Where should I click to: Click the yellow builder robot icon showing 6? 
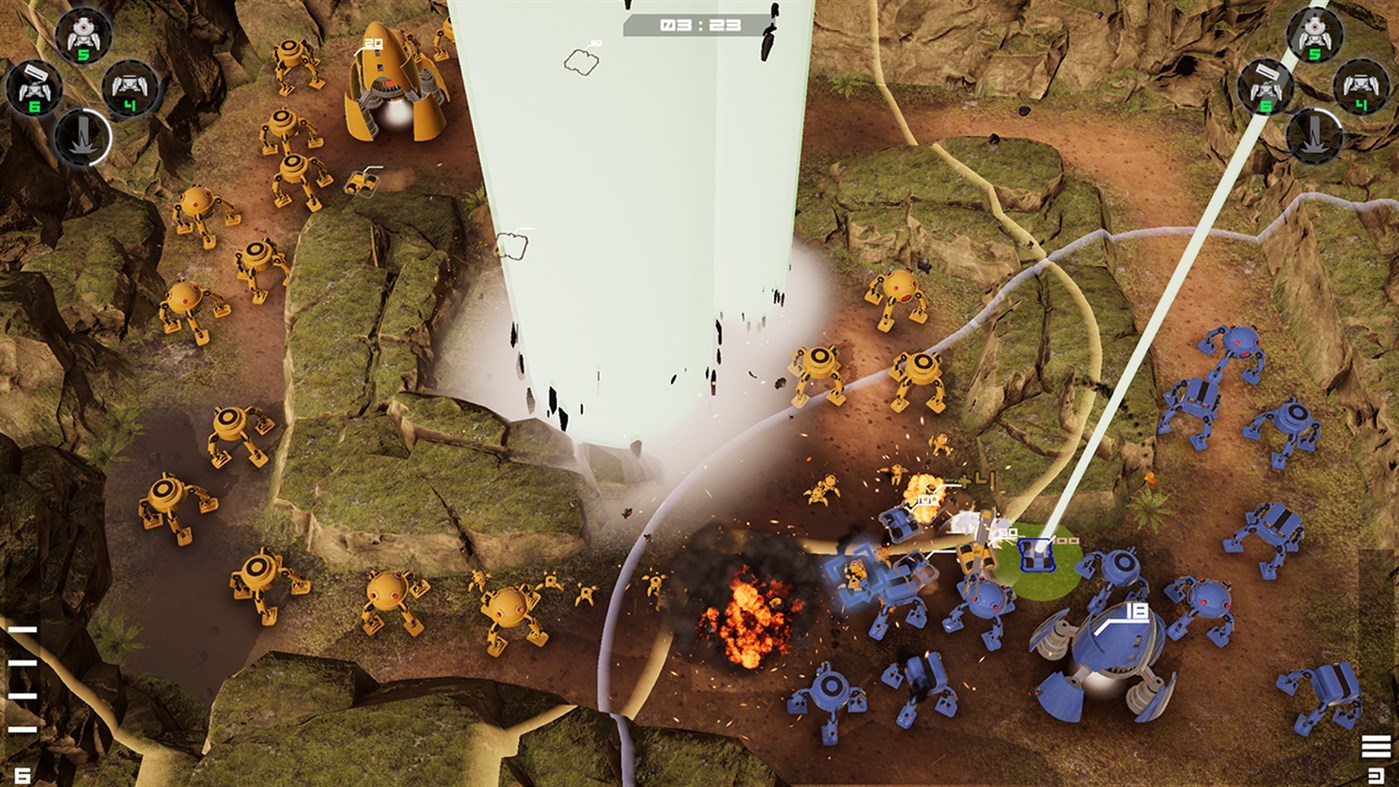(x=35, y=87)
